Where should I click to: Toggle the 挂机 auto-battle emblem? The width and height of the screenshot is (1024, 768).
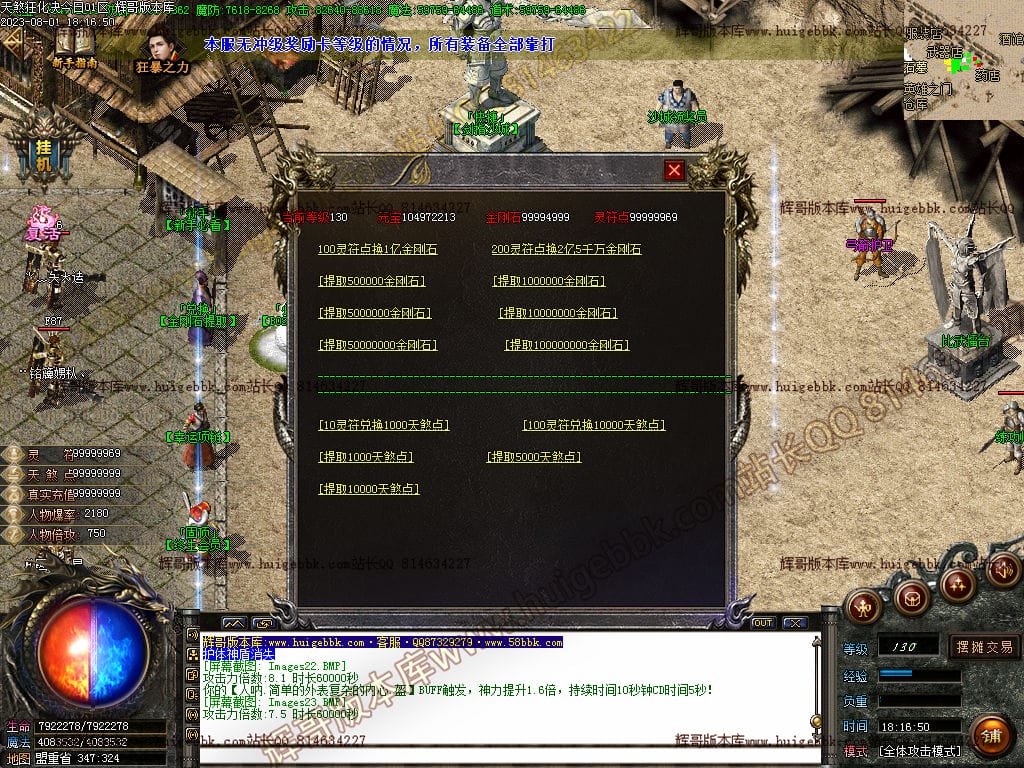[x=42, y=150]
